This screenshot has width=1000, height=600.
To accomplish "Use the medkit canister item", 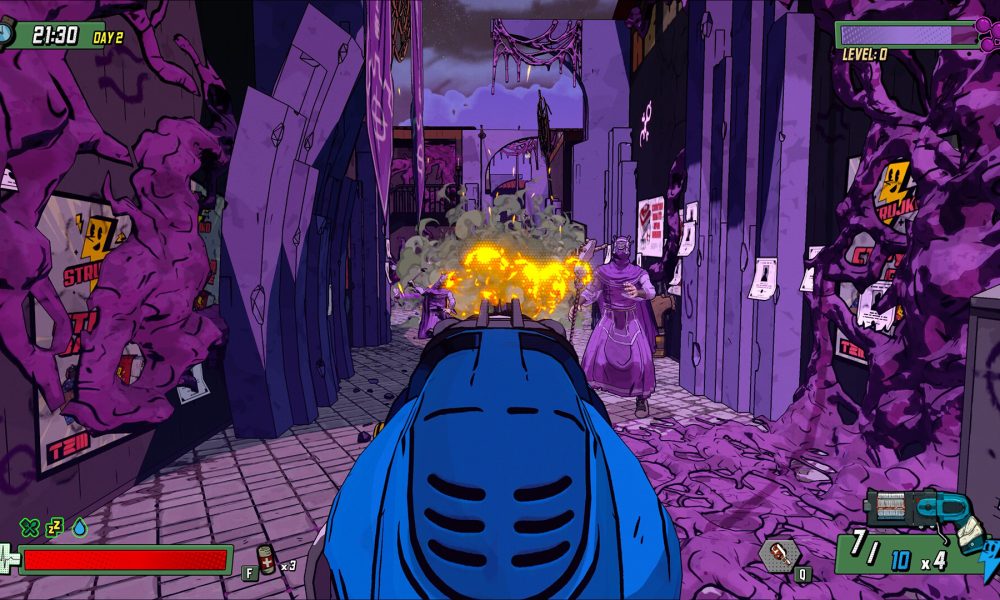I will 267,559.
